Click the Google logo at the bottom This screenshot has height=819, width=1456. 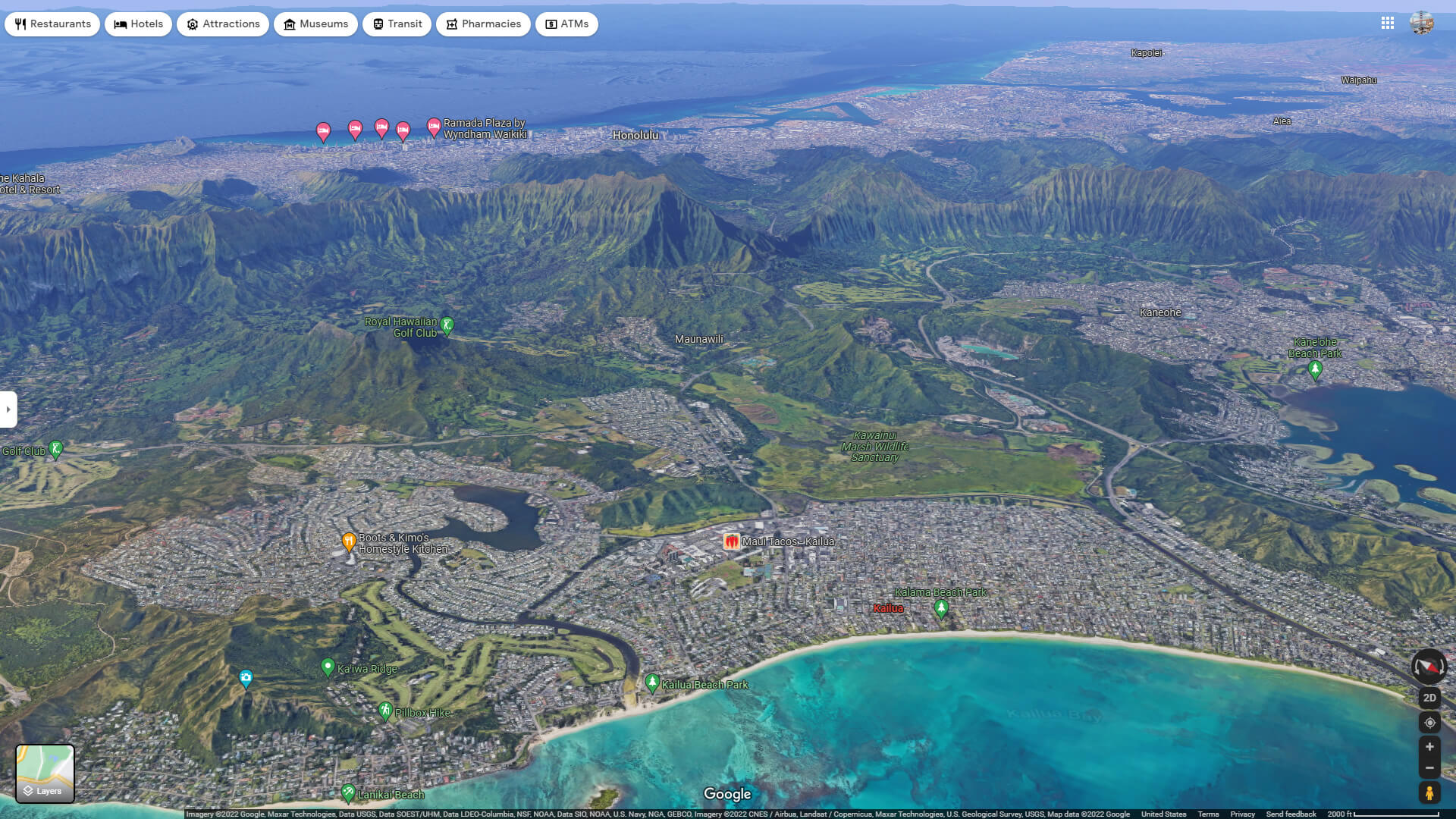[727, 793]
